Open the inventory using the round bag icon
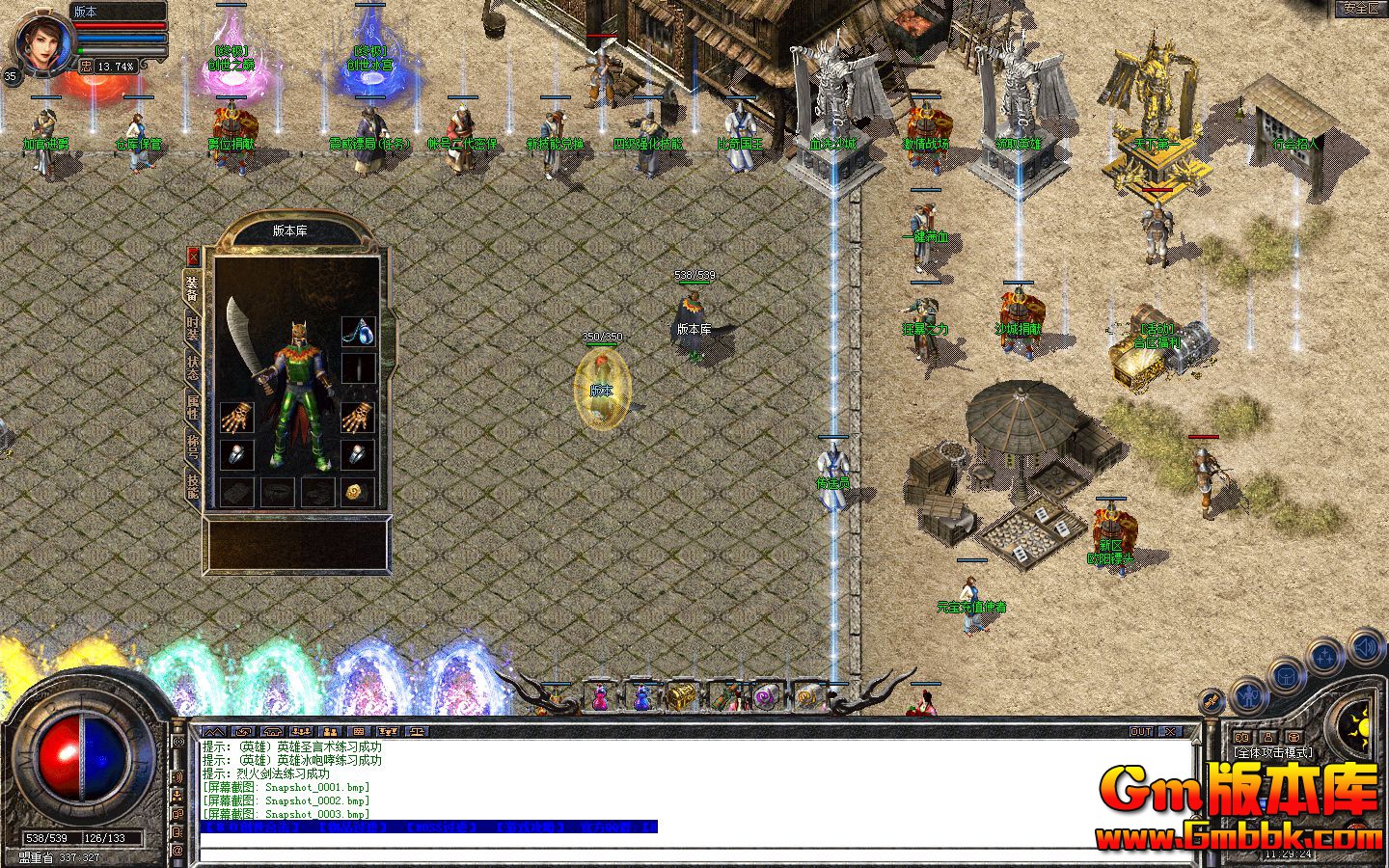 click(1286, 676)
